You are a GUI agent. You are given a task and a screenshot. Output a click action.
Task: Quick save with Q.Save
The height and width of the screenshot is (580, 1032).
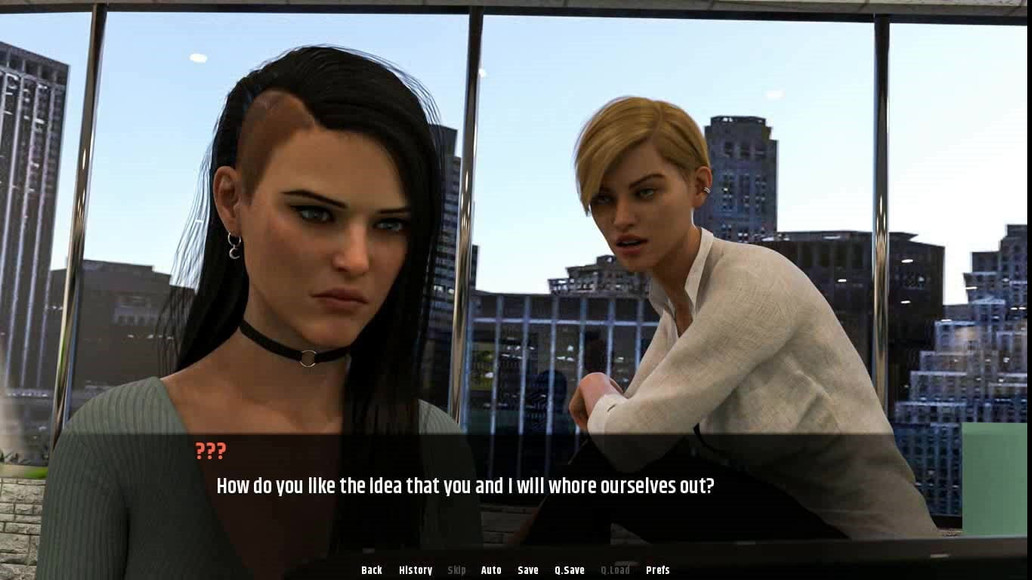pyautogui.click(x=569, y=570)
